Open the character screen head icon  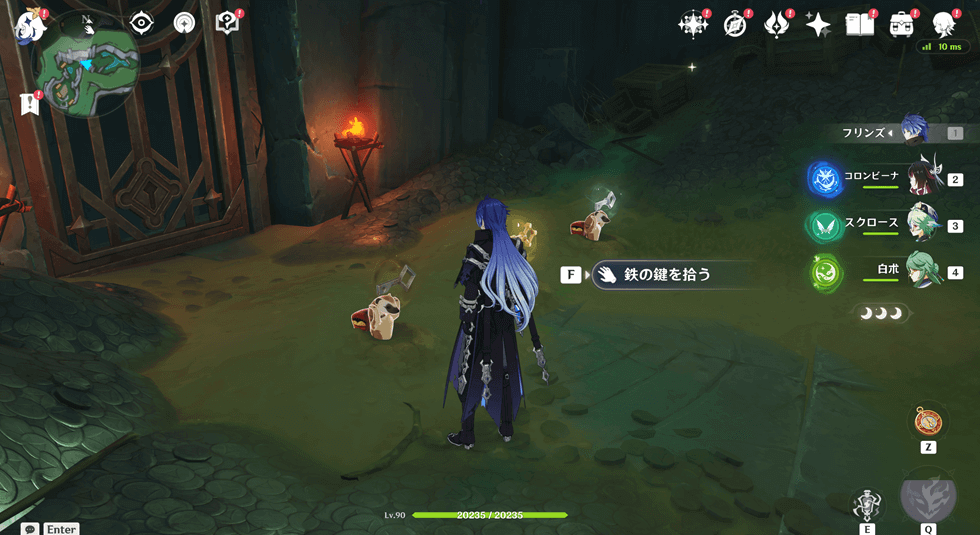coord(942,24)
